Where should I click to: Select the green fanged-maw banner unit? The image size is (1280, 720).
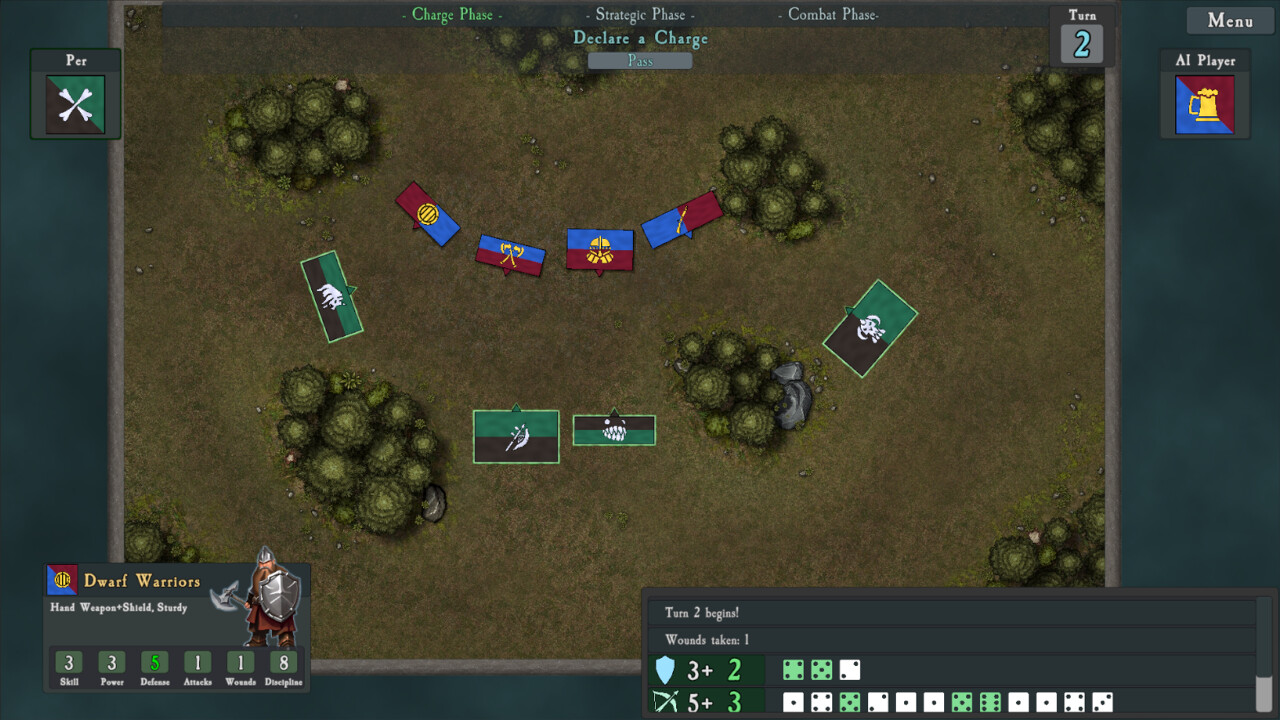[614, 429]
